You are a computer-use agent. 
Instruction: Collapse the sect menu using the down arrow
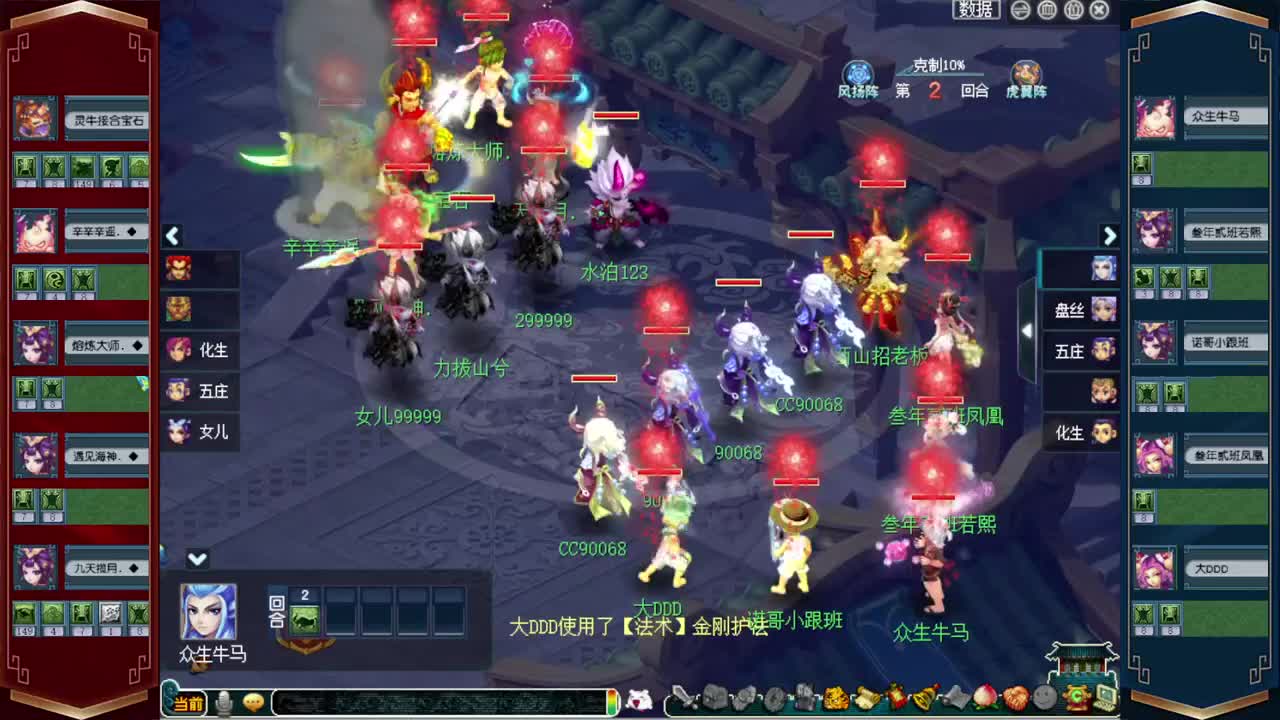(x=197, y=559)
